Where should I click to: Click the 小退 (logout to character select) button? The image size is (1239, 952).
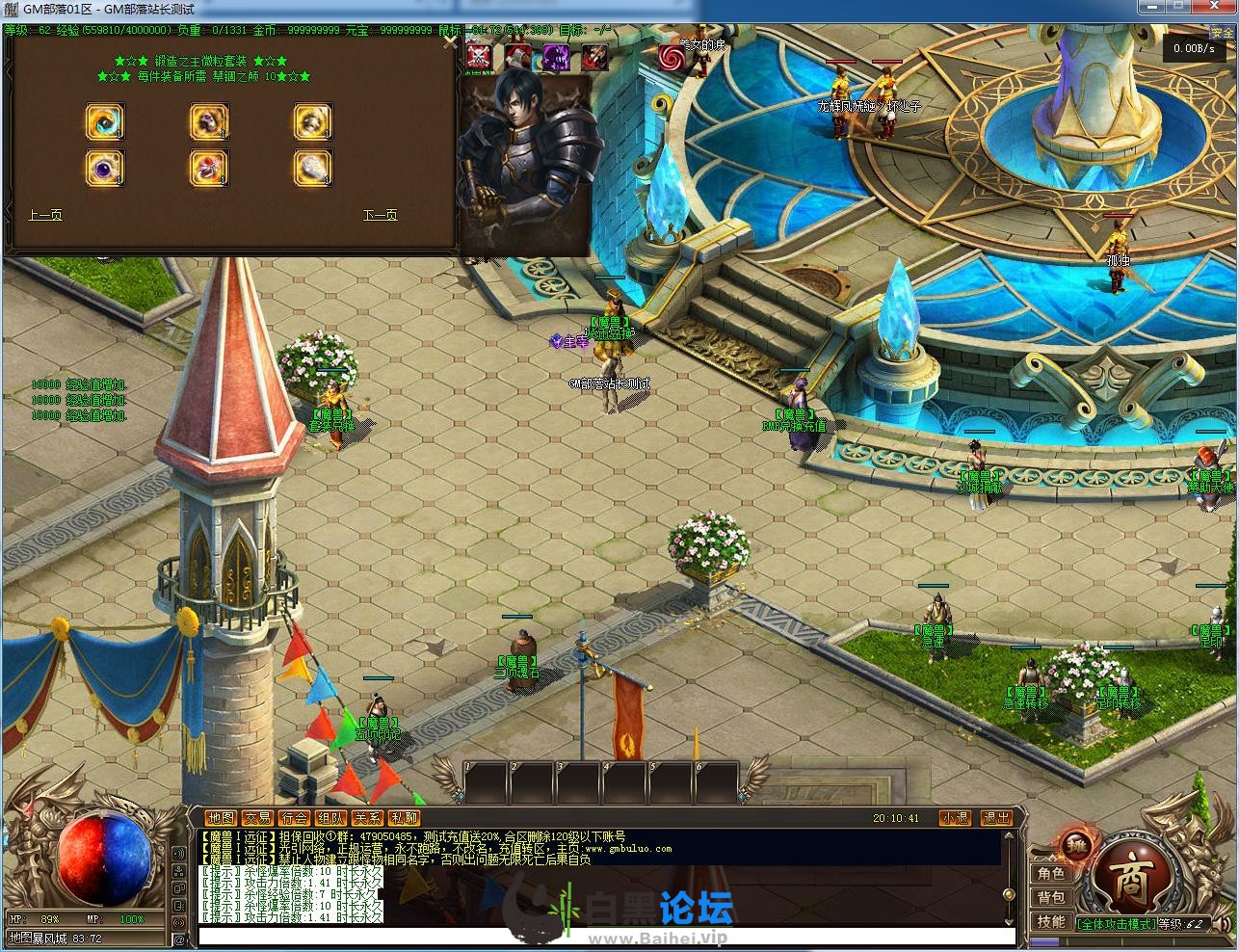point(955,818)
